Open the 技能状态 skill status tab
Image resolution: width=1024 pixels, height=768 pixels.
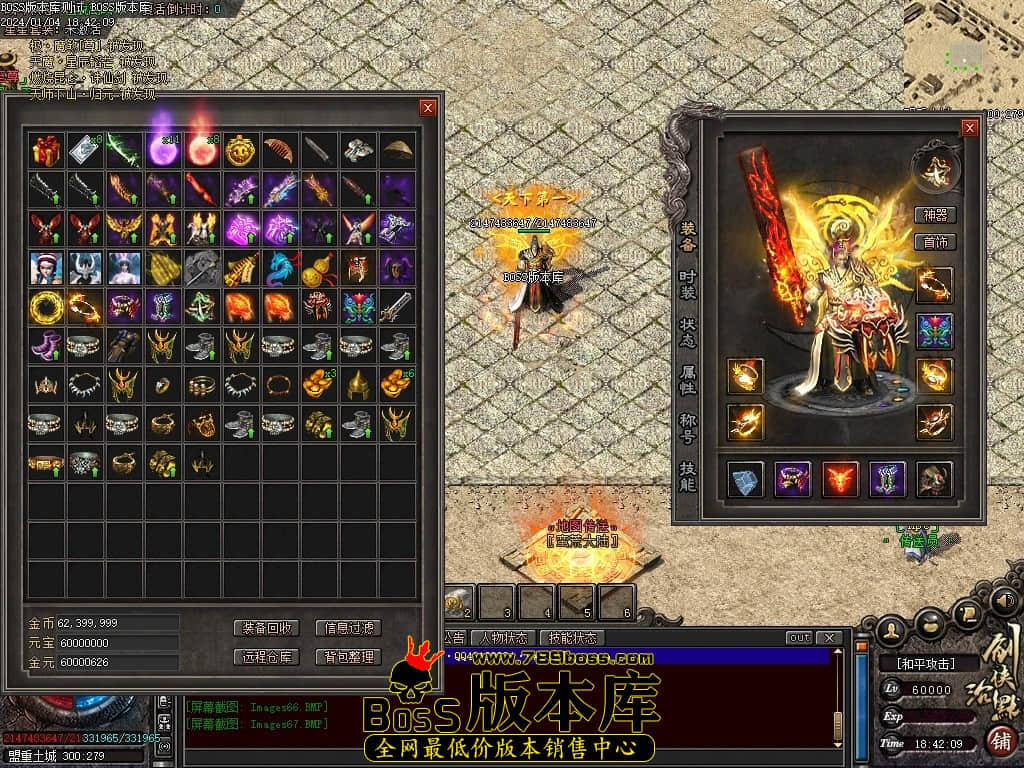(572, 638)
